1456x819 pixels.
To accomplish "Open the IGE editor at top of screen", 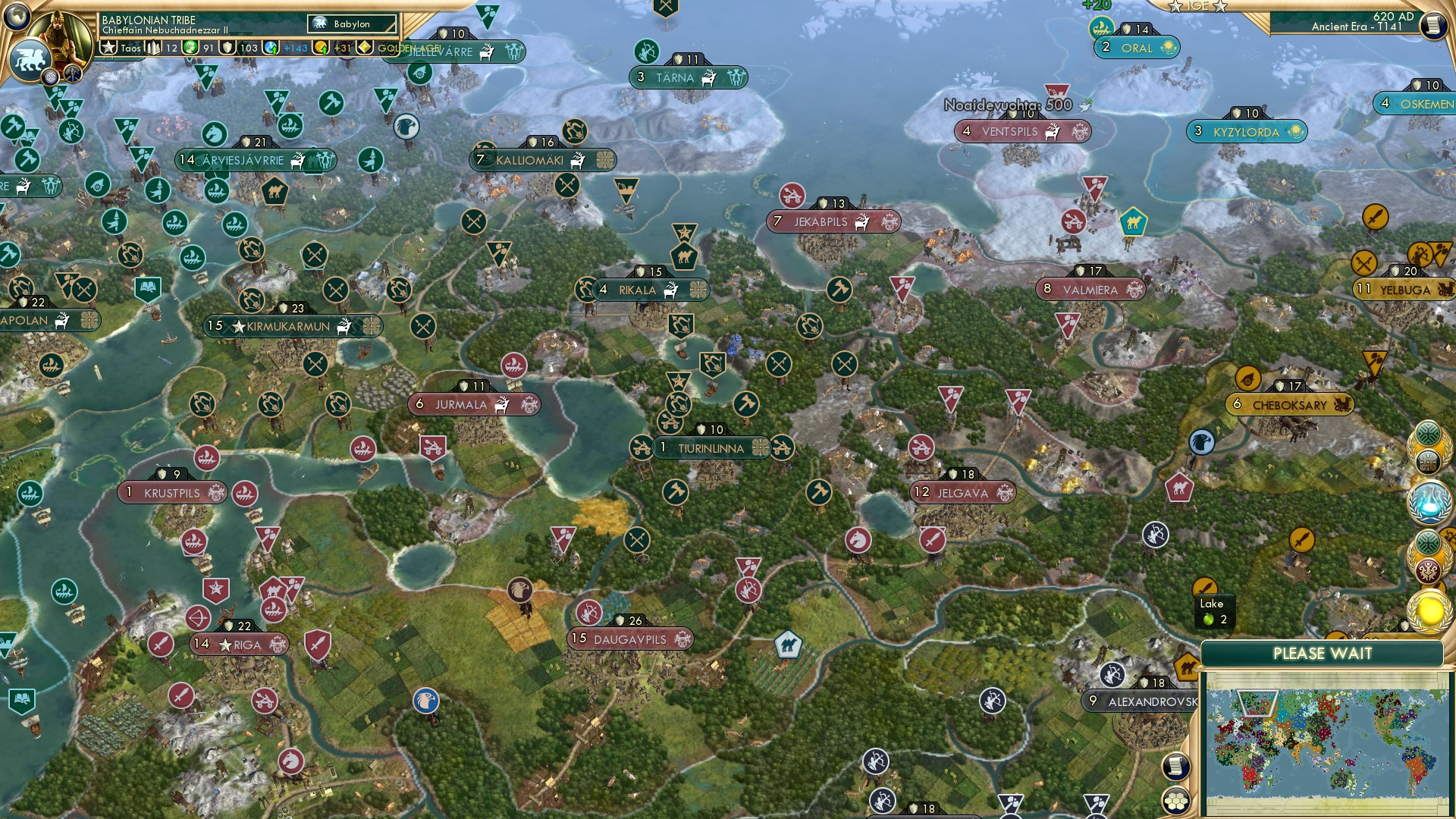I will point(1197,7).
